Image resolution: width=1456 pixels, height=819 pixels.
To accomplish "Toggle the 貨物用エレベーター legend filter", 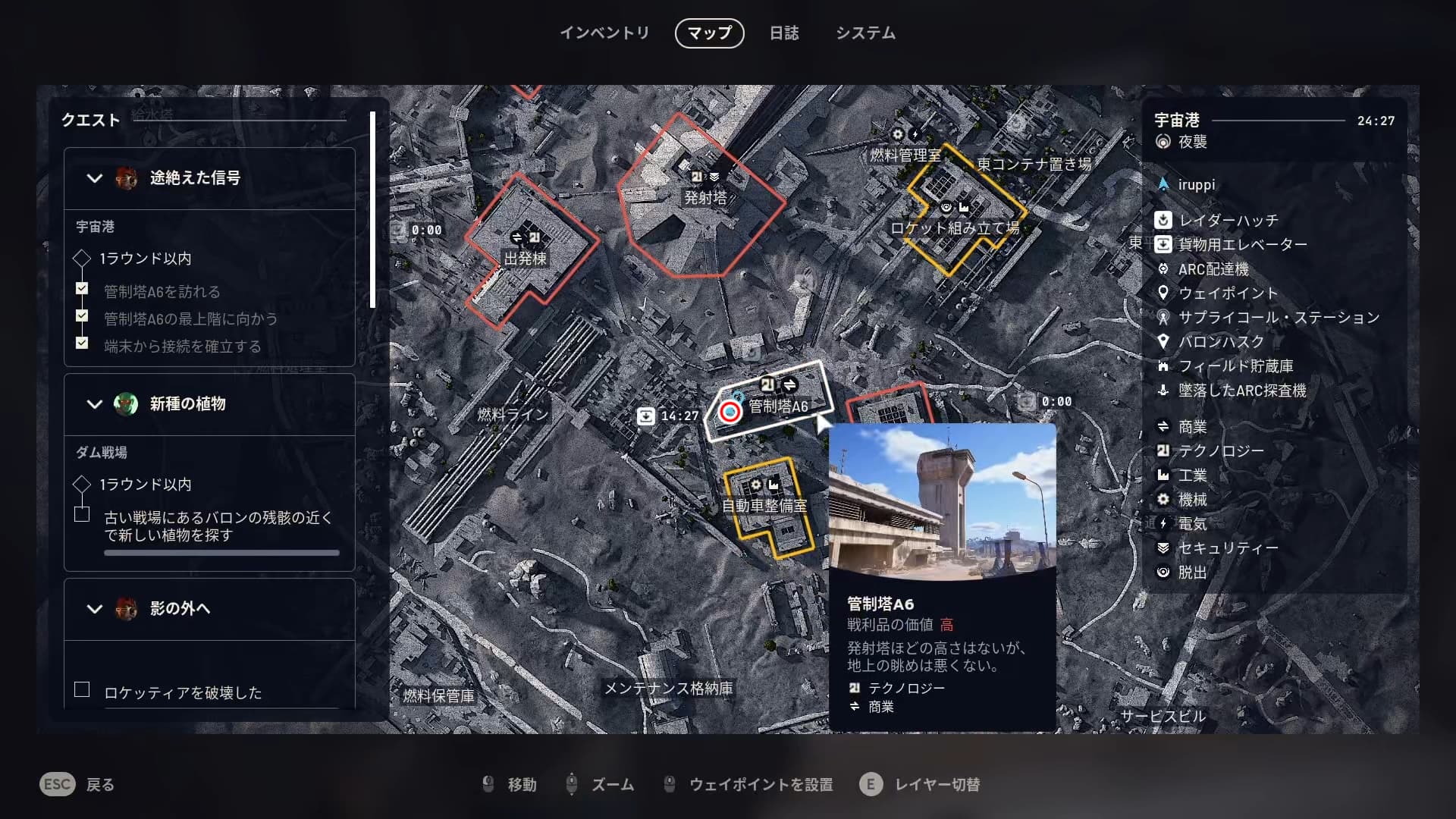I will coord(1241,245).
